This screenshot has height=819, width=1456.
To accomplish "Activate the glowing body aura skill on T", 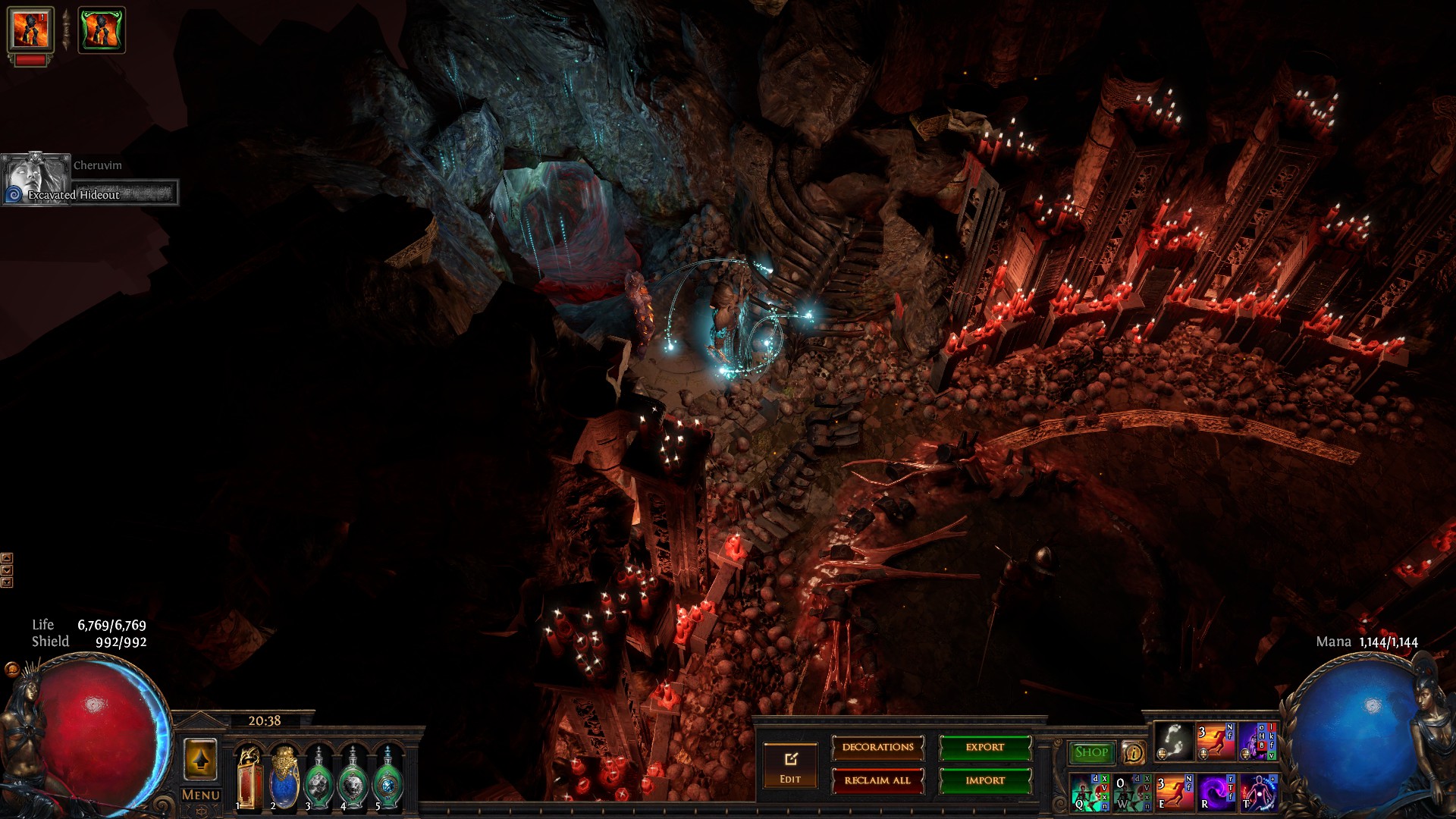I will 1258,792.
